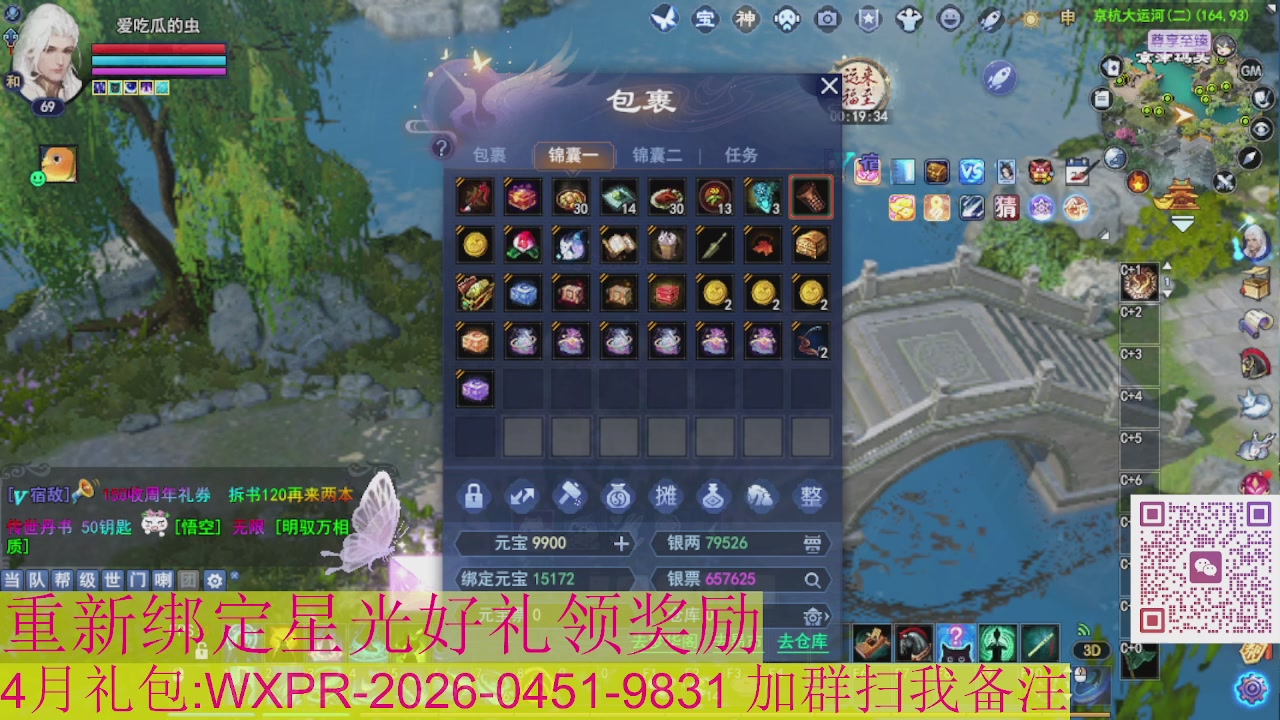Open the camera screenshot icon
The height and width of the screenshot is (720, 1280).
tap(829, 17)
